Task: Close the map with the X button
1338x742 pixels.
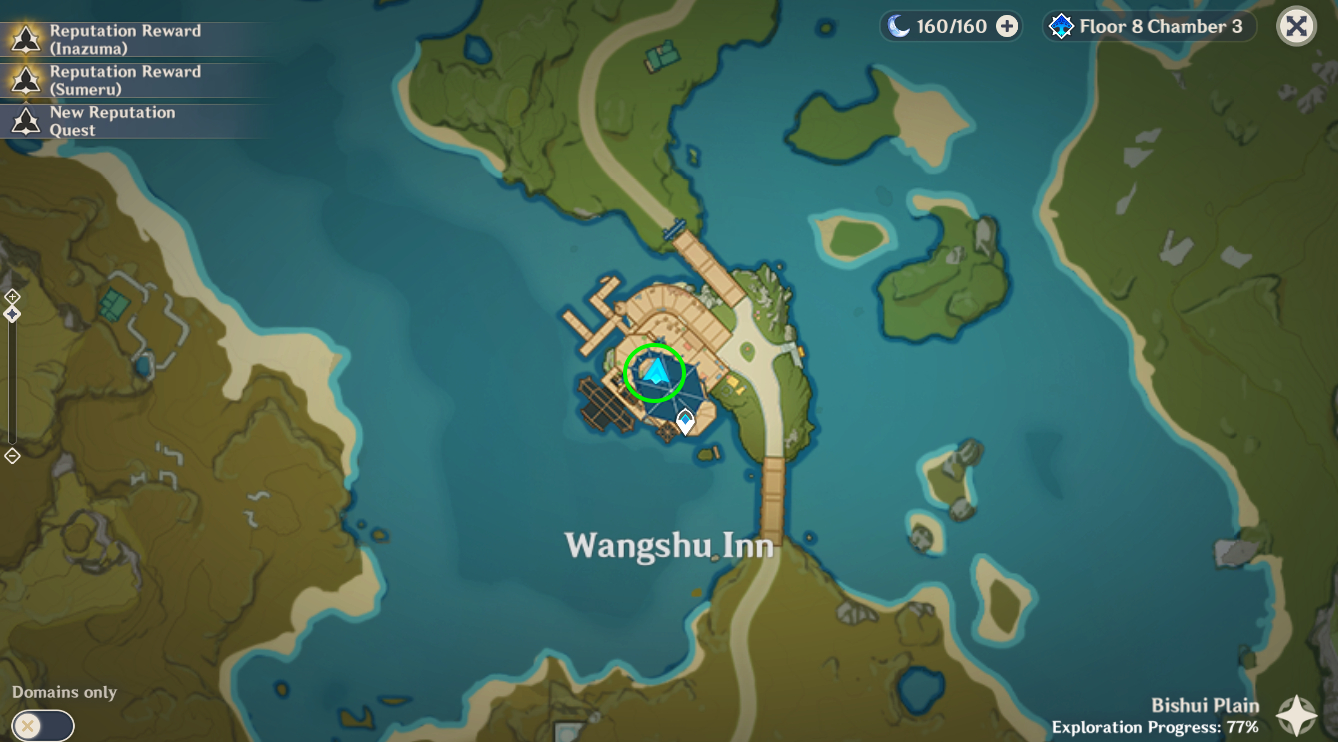Action: (x=1295, y=25)
